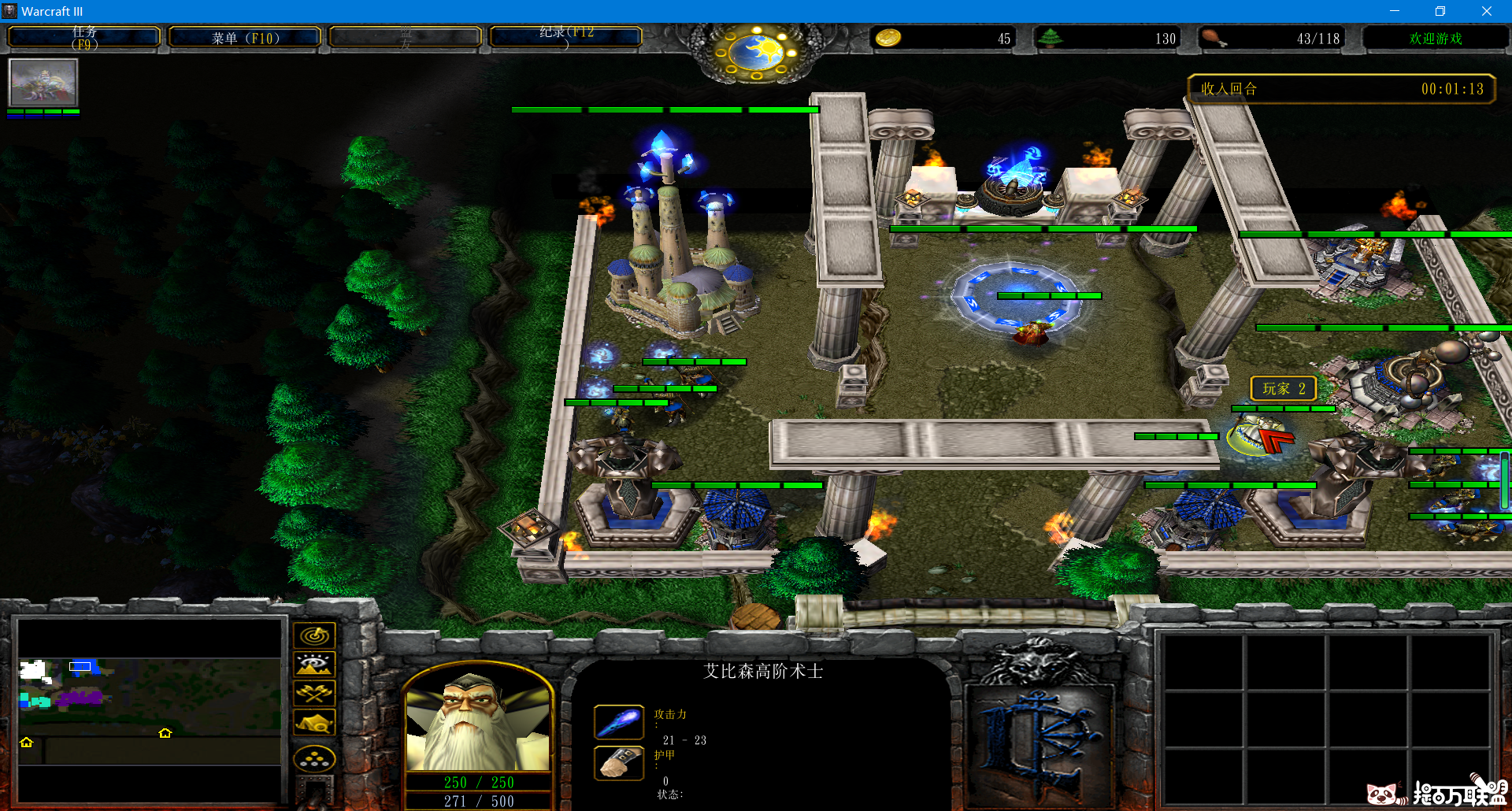The width and height of the screenshot is (1512, 811).
Task: Activate the minimap signal ping button
Action: click(x=314, y=635)
